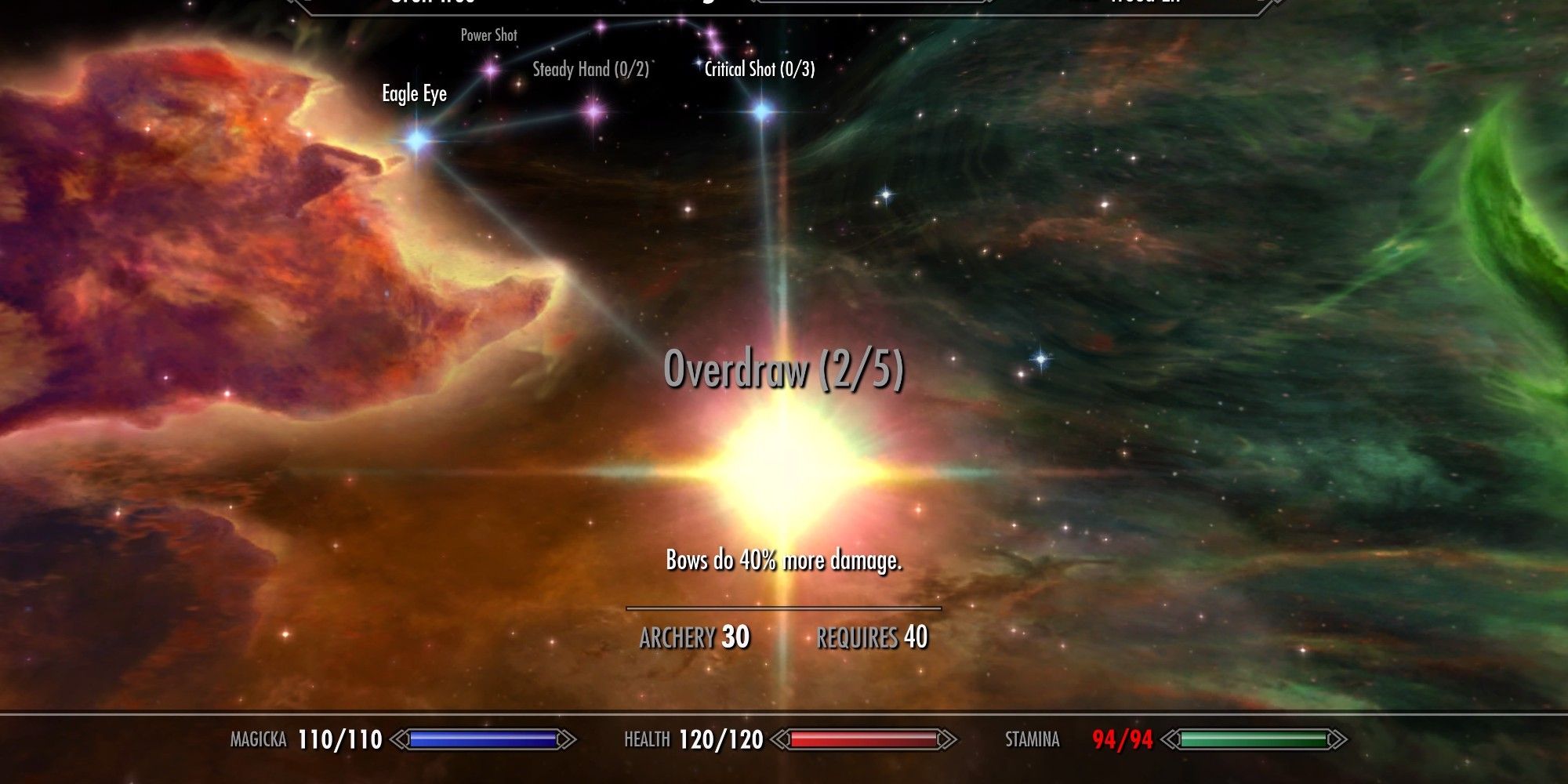1568x784 pixels.
Task: Choose the Eagle Eye perk
Action: click(x=417, y=141)
